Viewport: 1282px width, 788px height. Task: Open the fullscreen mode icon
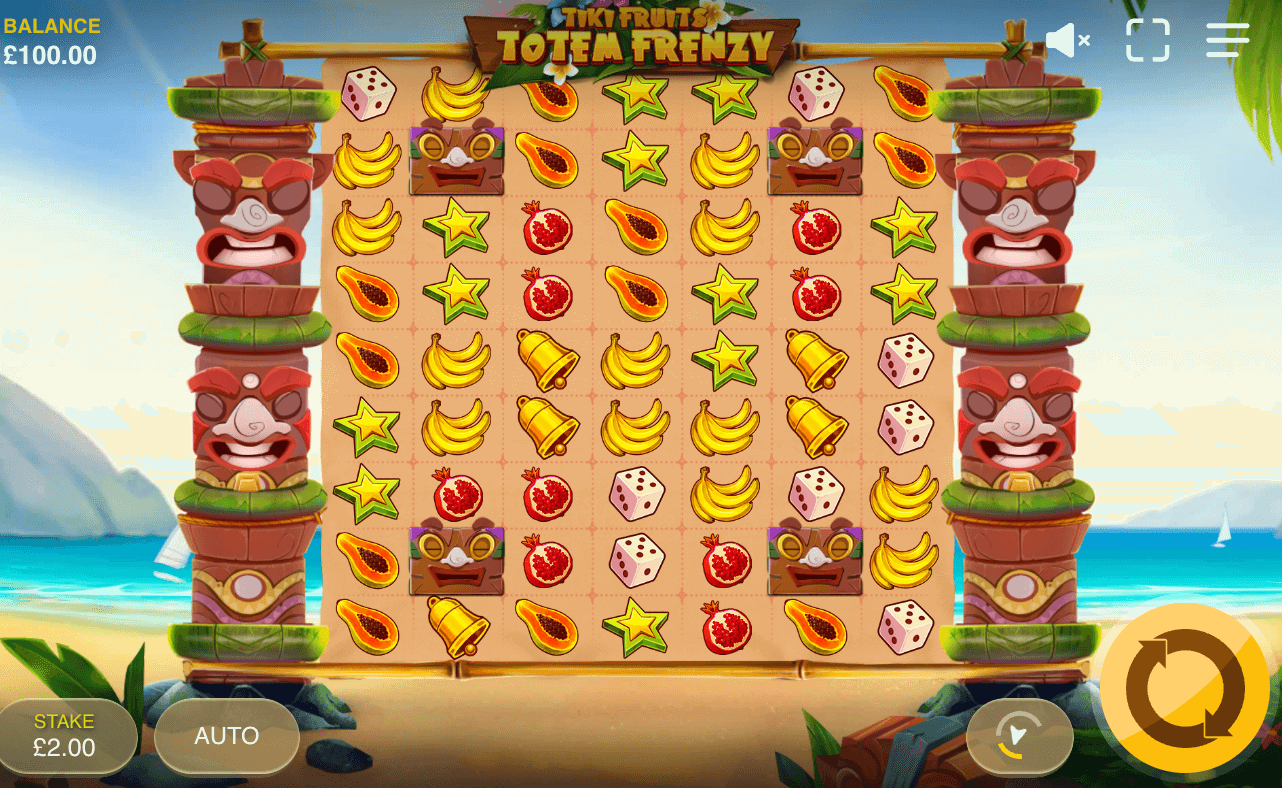[1147, 40]
